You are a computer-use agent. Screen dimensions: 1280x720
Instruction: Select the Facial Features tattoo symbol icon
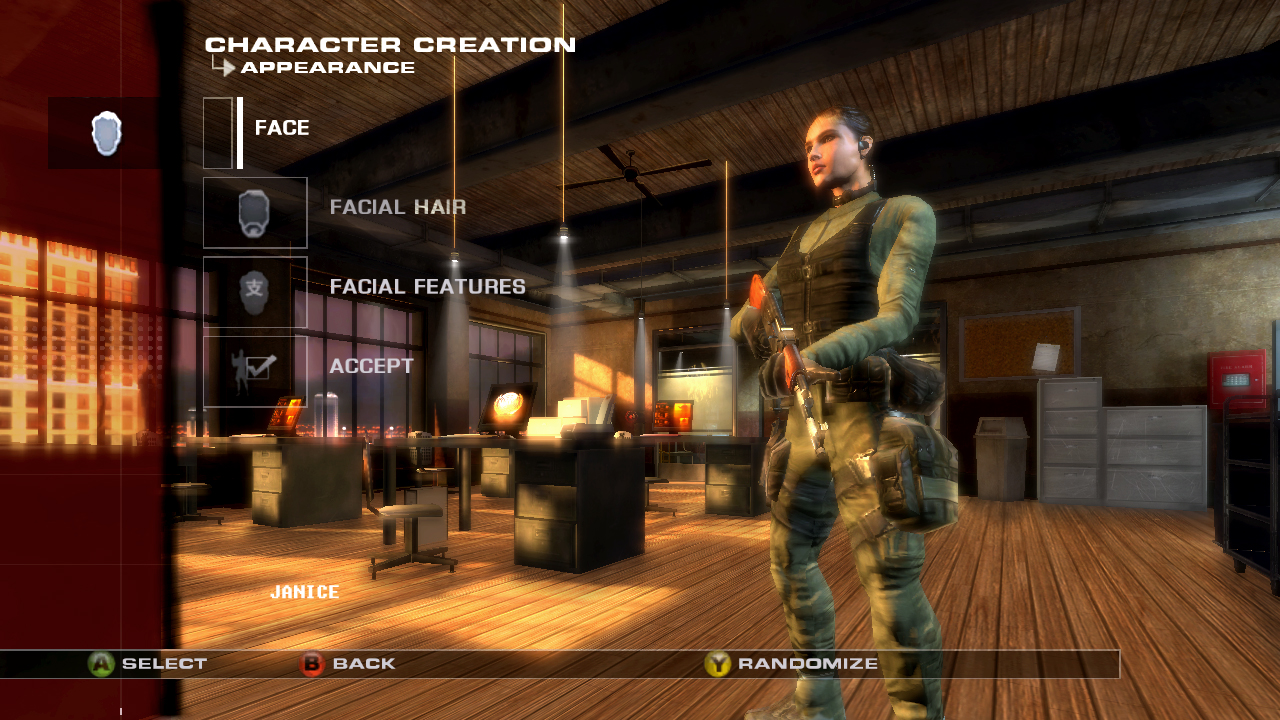point(255,290)
